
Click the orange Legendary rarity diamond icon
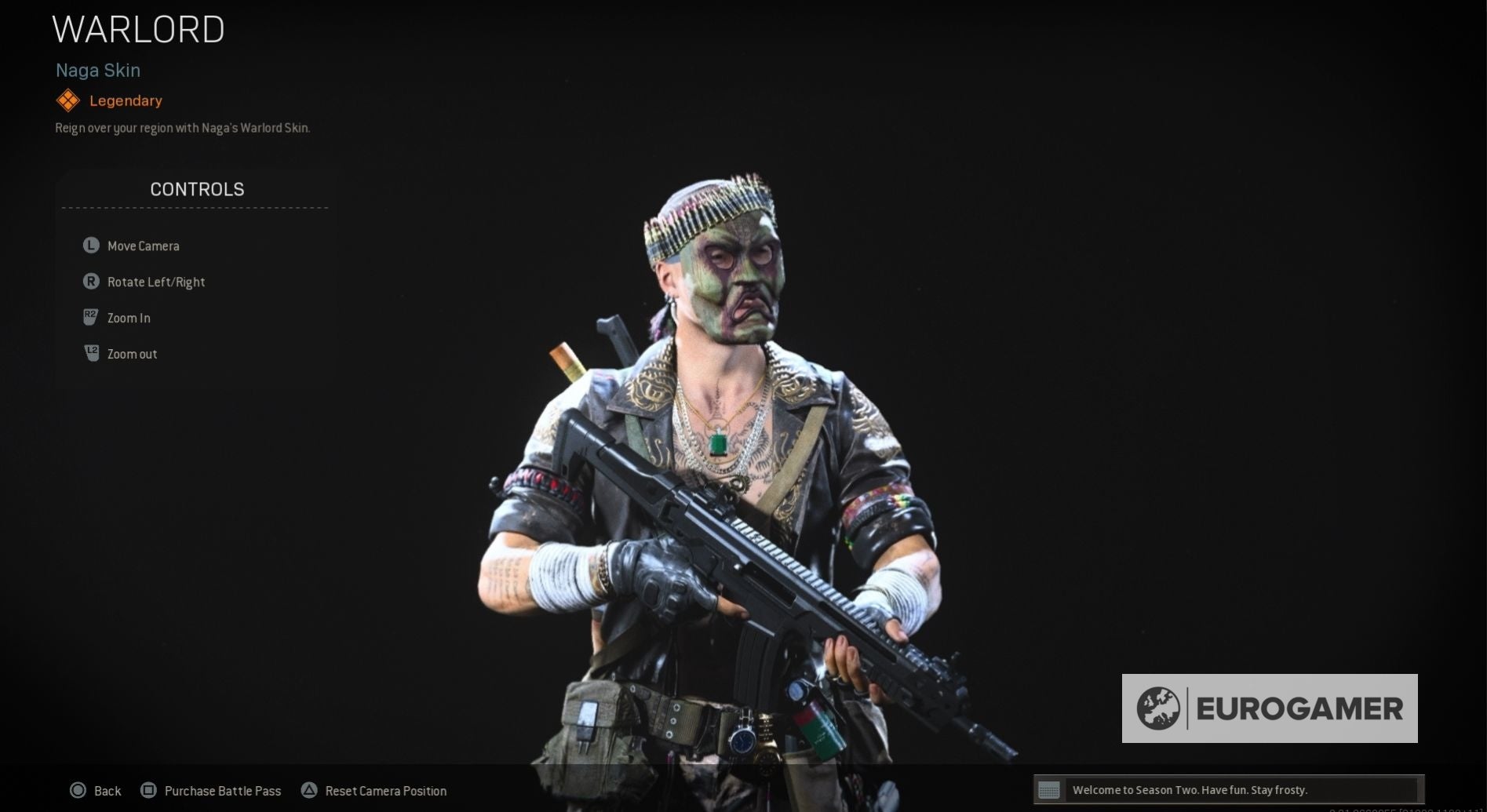click(67, 100)
